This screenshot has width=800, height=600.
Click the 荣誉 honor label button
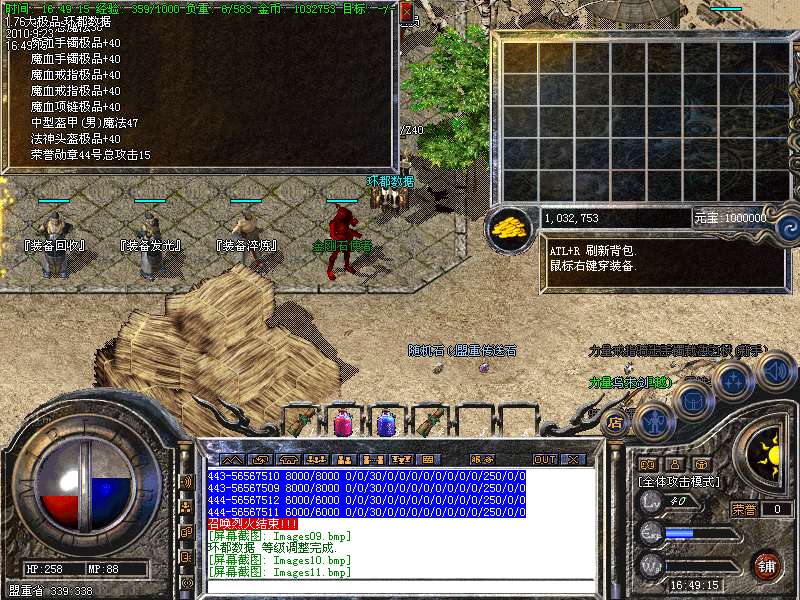point(743,509)
